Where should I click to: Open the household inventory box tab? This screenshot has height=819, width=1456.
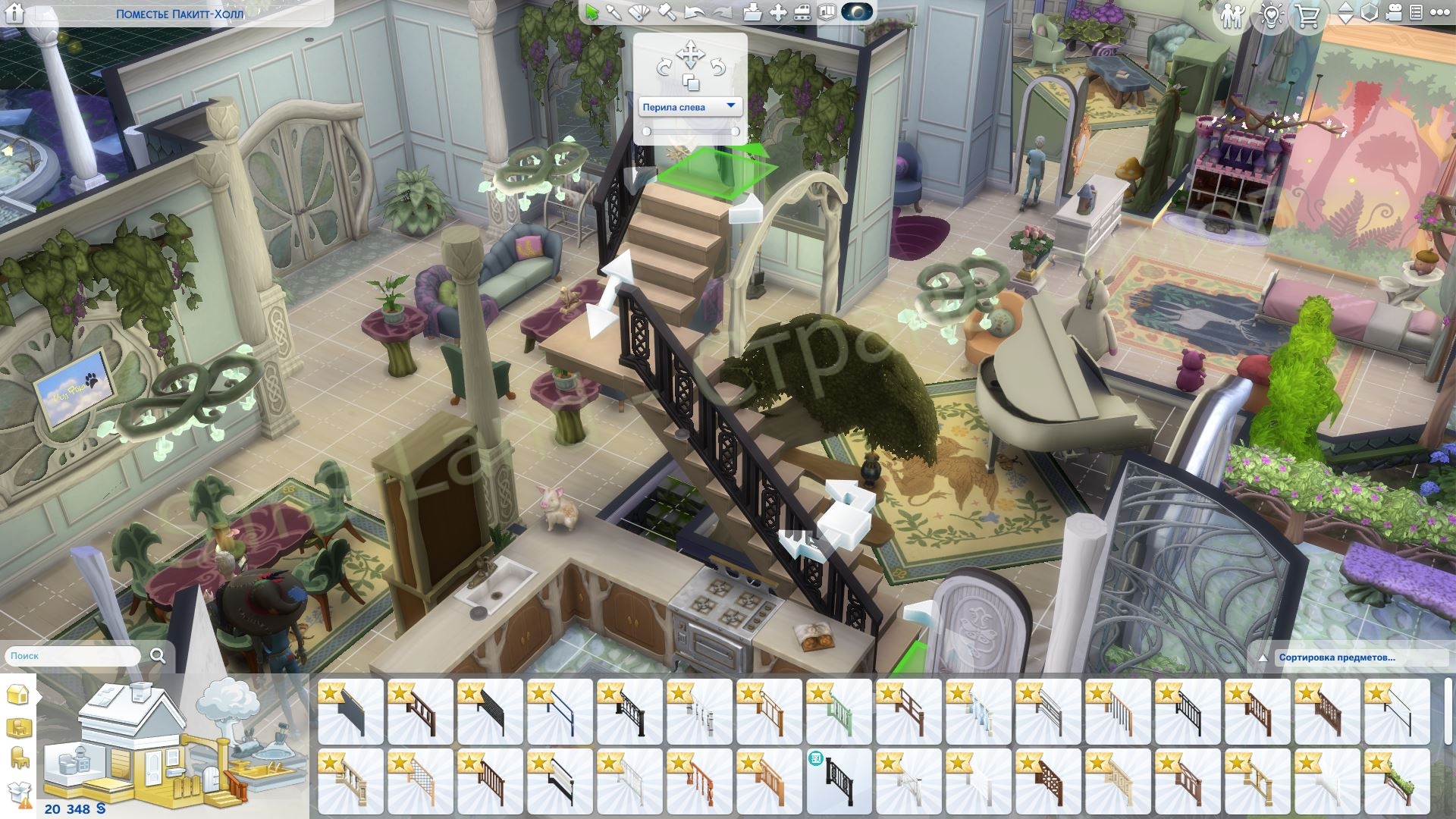[x=18, y=793]
